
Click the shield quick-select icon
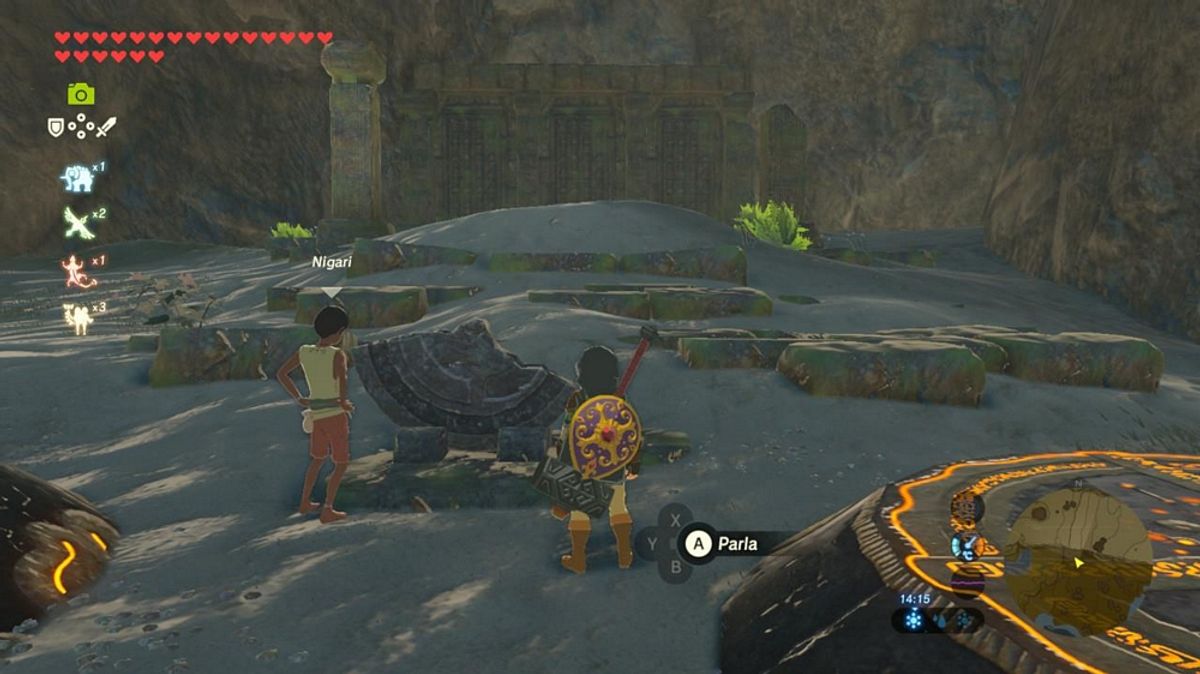pos(56,127)
